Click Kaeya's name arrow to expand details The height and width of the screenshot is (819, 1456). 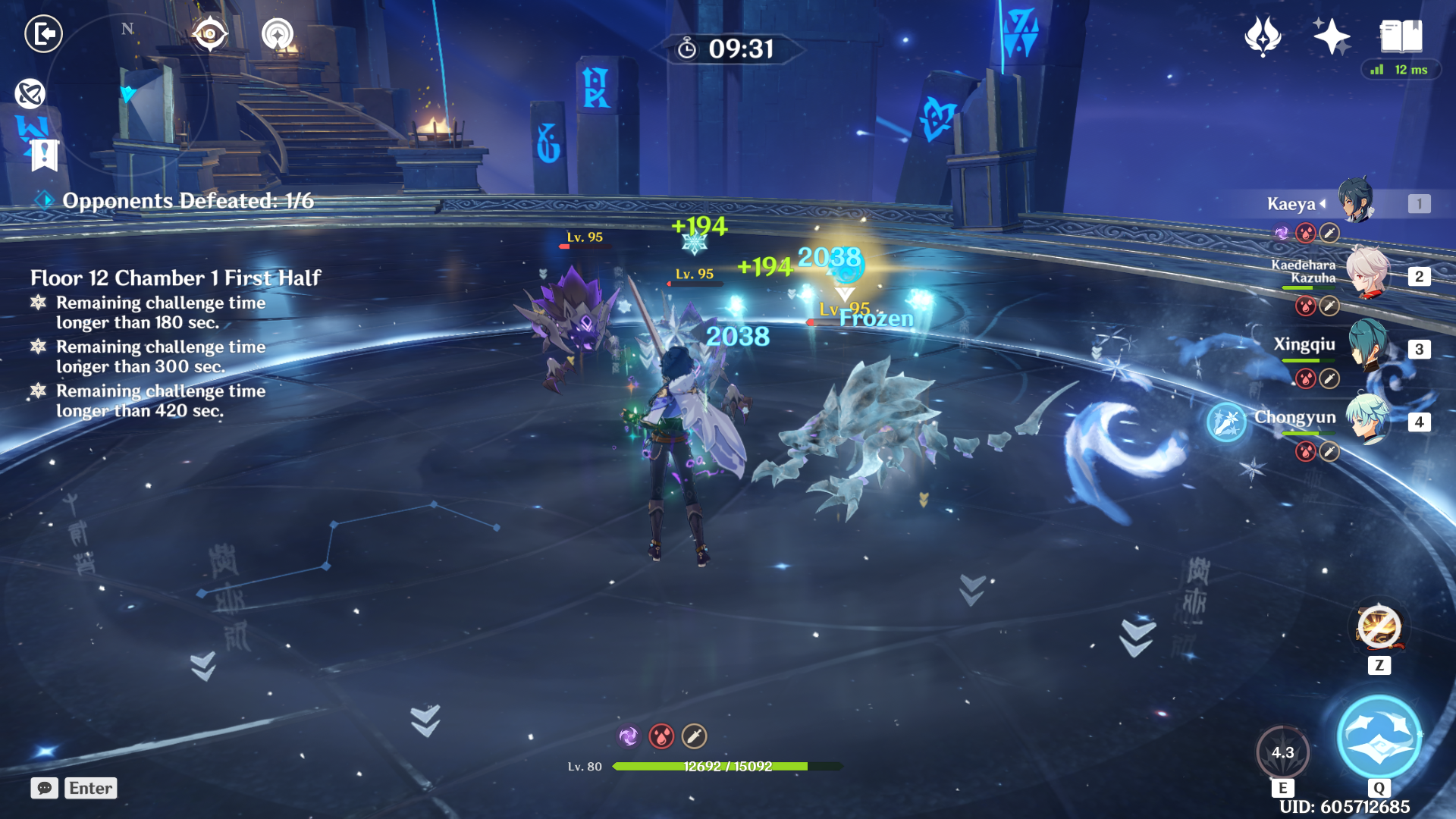[x=1323, y=202]
